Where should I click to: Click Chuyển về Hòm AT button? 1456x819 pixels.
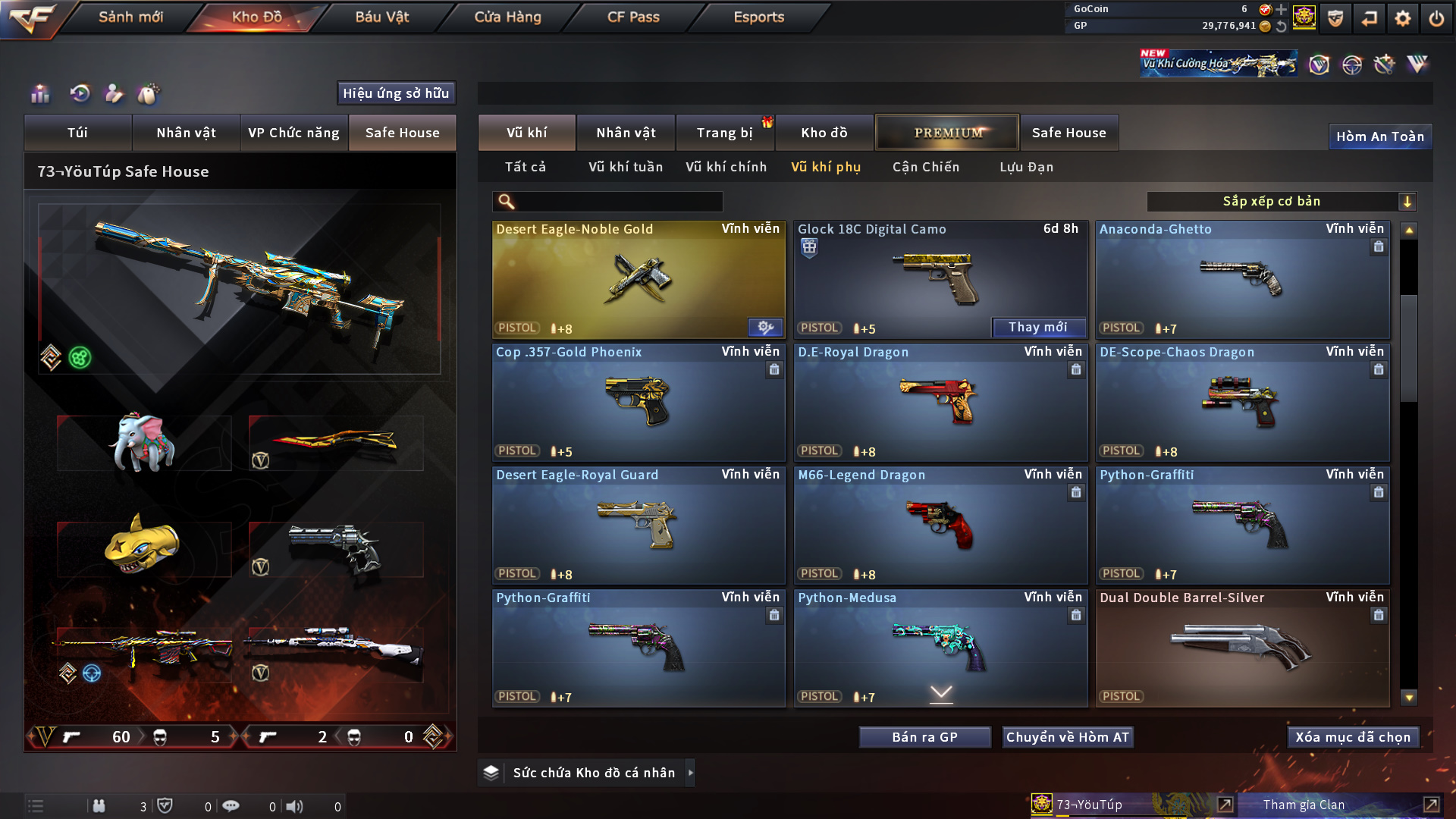point(1067,737)
